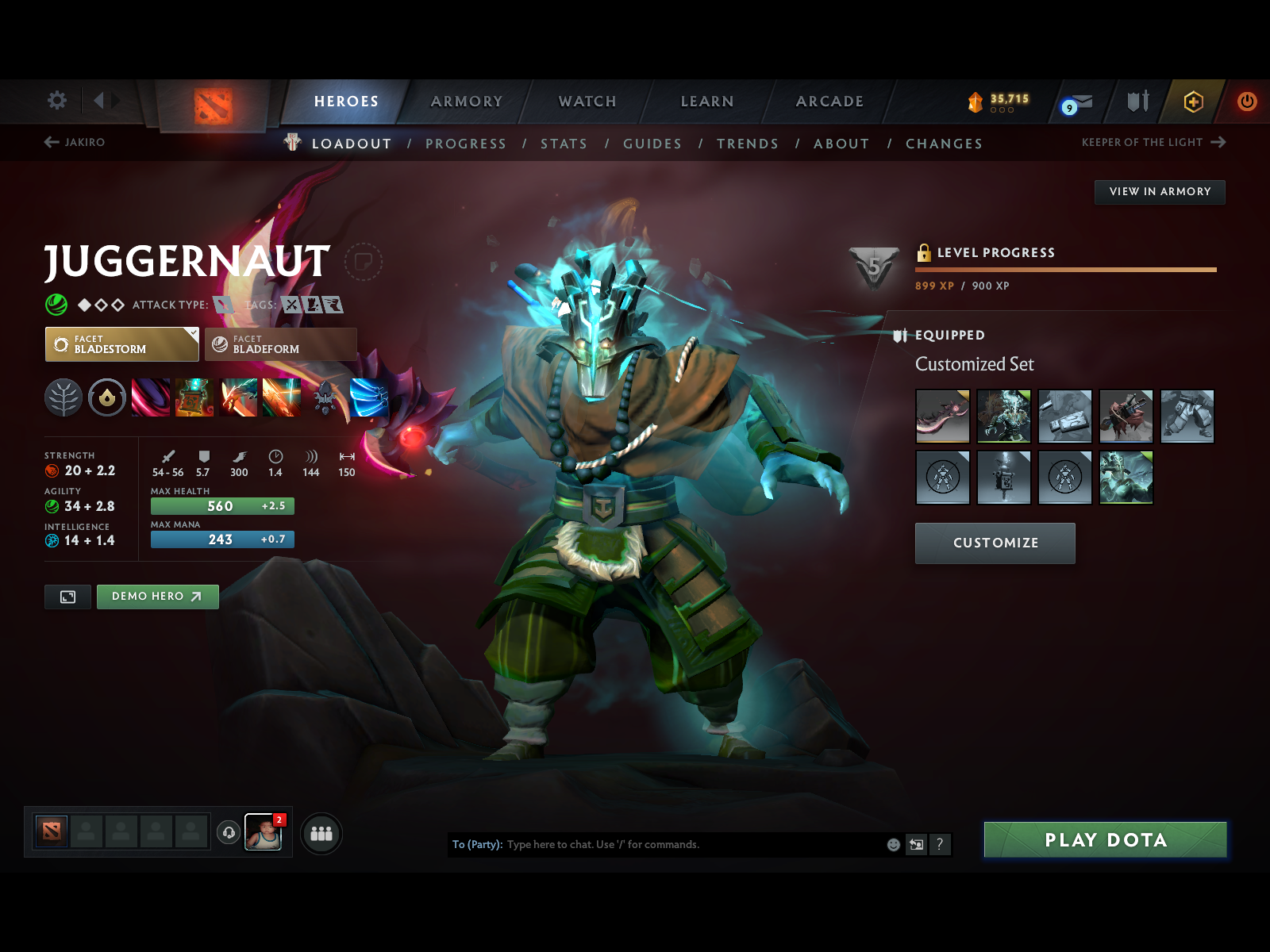Switch to the Stats tab
This screenshot has height=952, width=1270.
[x=564, y=144]
